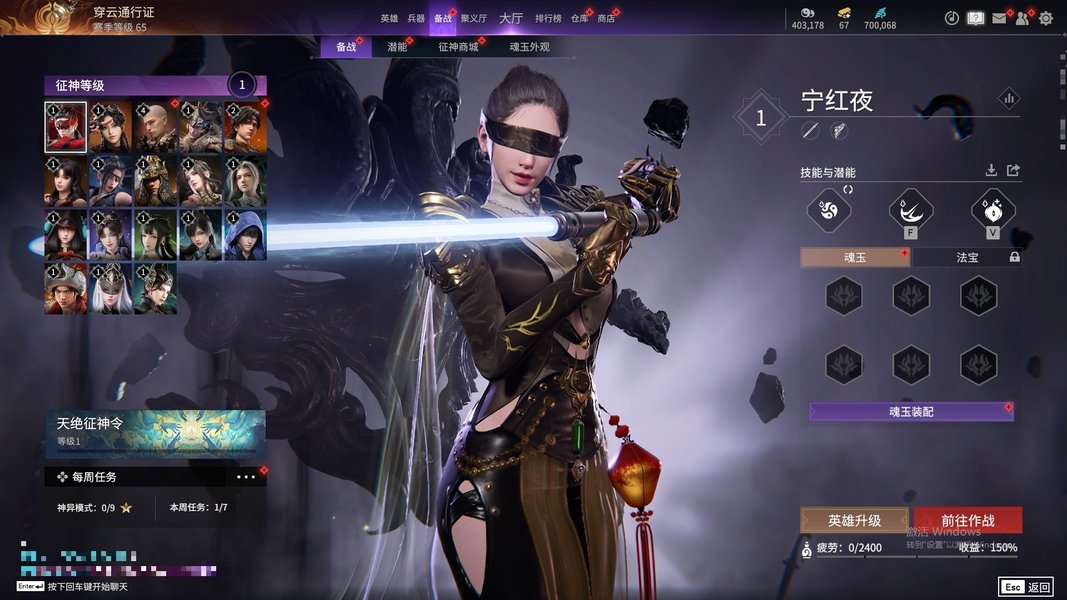Switch to the 魂玉外观 sub-tab
Screen dimensions: 1067x600
point(529,47)
